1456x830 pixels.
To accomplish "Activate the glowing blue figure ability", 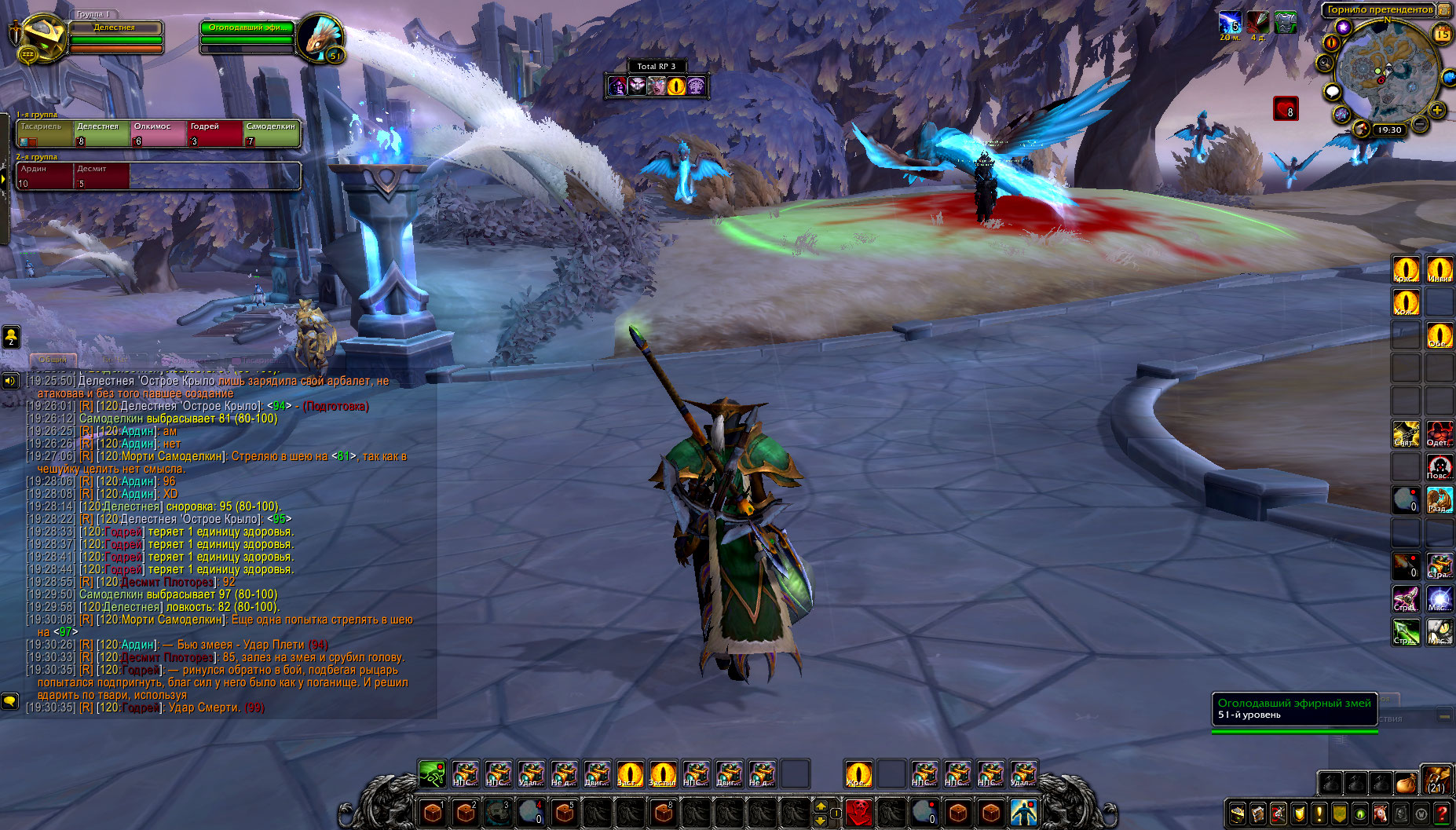I will pyautogui.click(x=1023, y=812).
